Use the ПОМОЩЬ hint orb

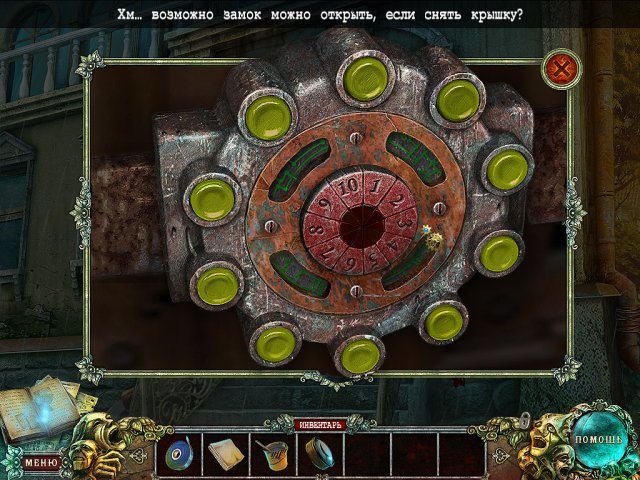coord(598,439)
